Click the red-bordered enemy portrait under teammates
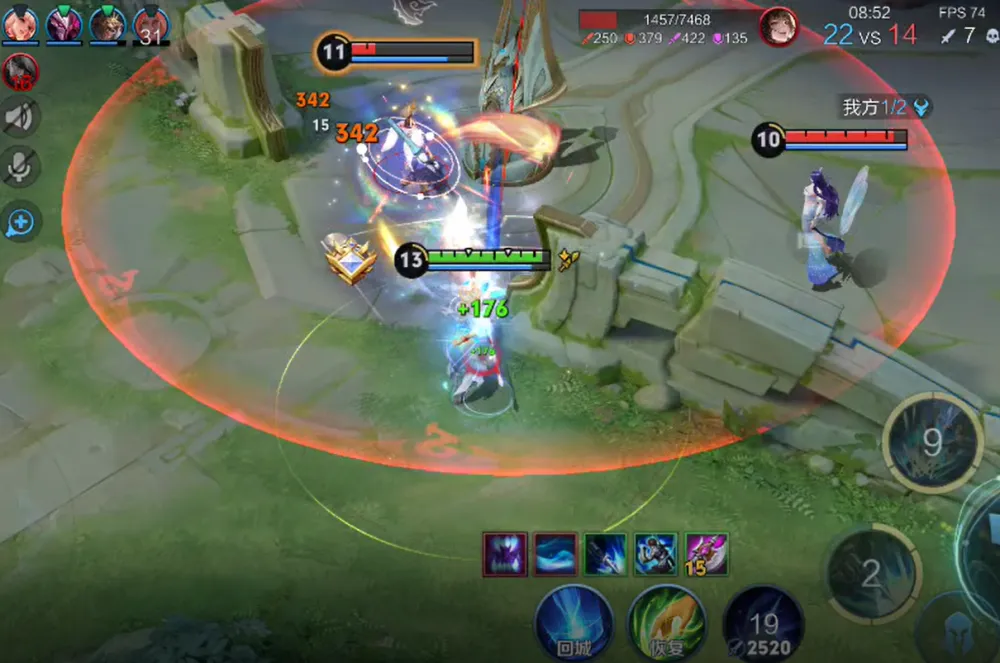Screen dimensions: 1000x663 tap(20, 71)
